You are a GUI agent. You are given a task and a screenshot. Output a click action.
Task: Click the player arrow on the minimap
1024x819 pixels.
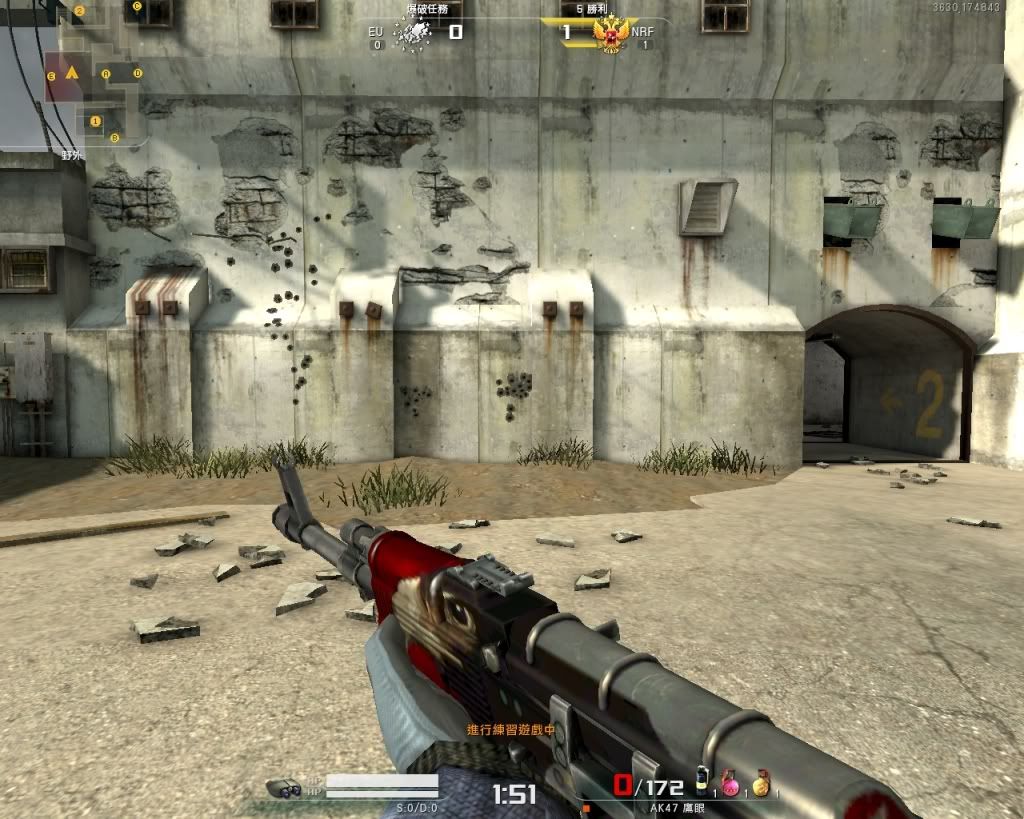pos(72,73)
